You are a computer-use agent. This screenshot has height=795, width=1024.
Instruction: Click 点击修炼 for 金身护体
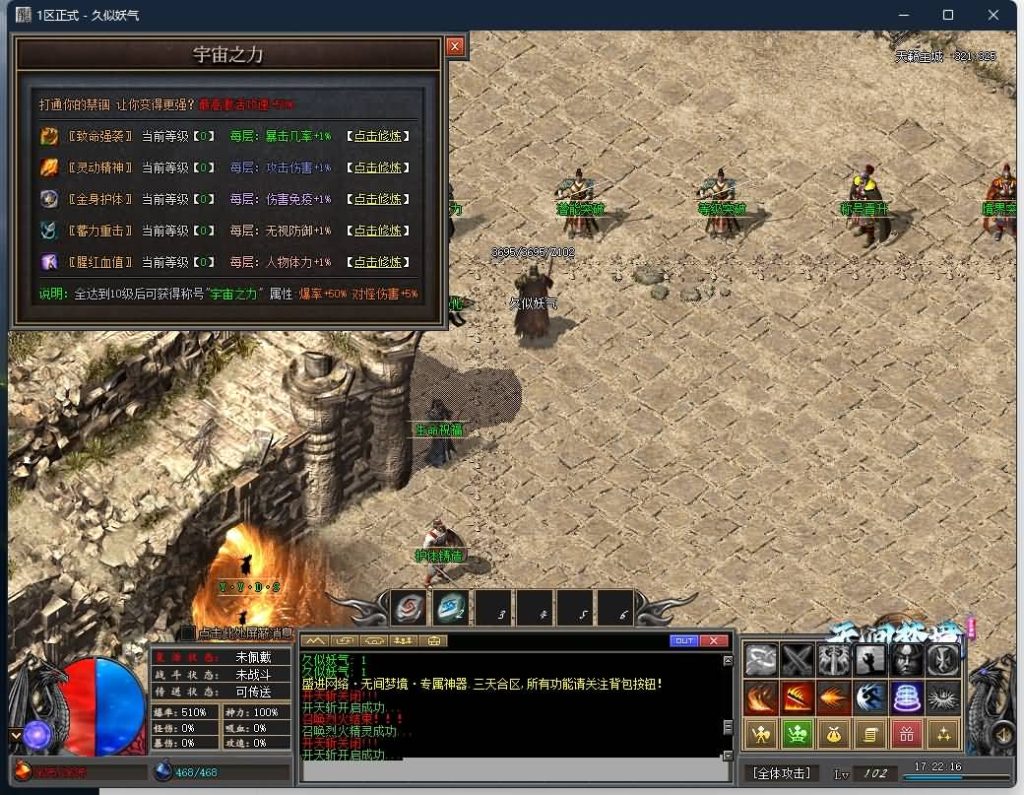pyautogui.click(x=378, y=199)
